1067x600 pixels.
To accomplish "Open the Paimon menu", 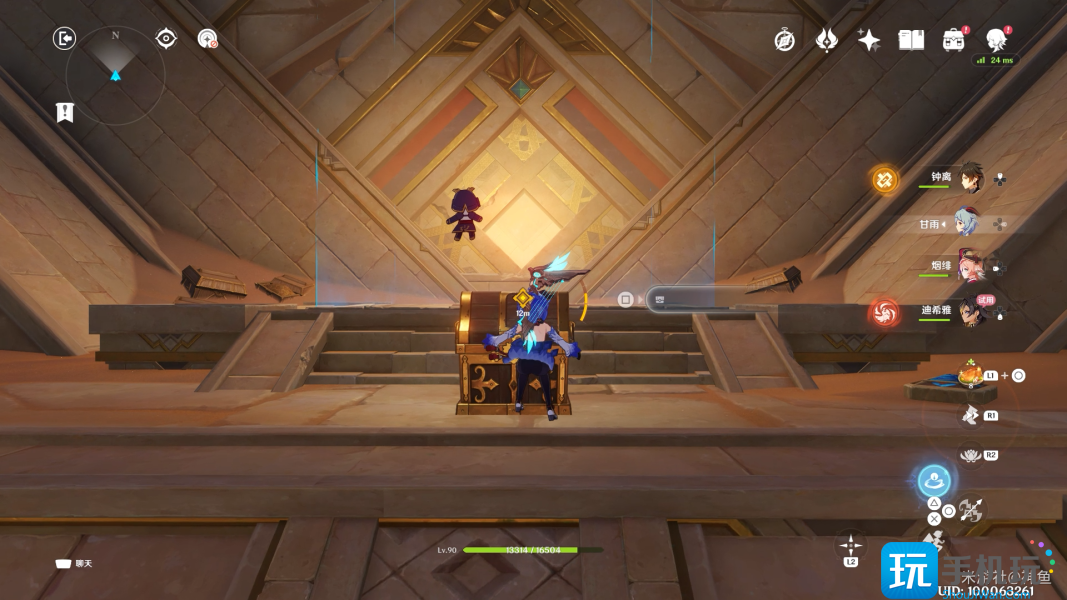I will (996, 40).
